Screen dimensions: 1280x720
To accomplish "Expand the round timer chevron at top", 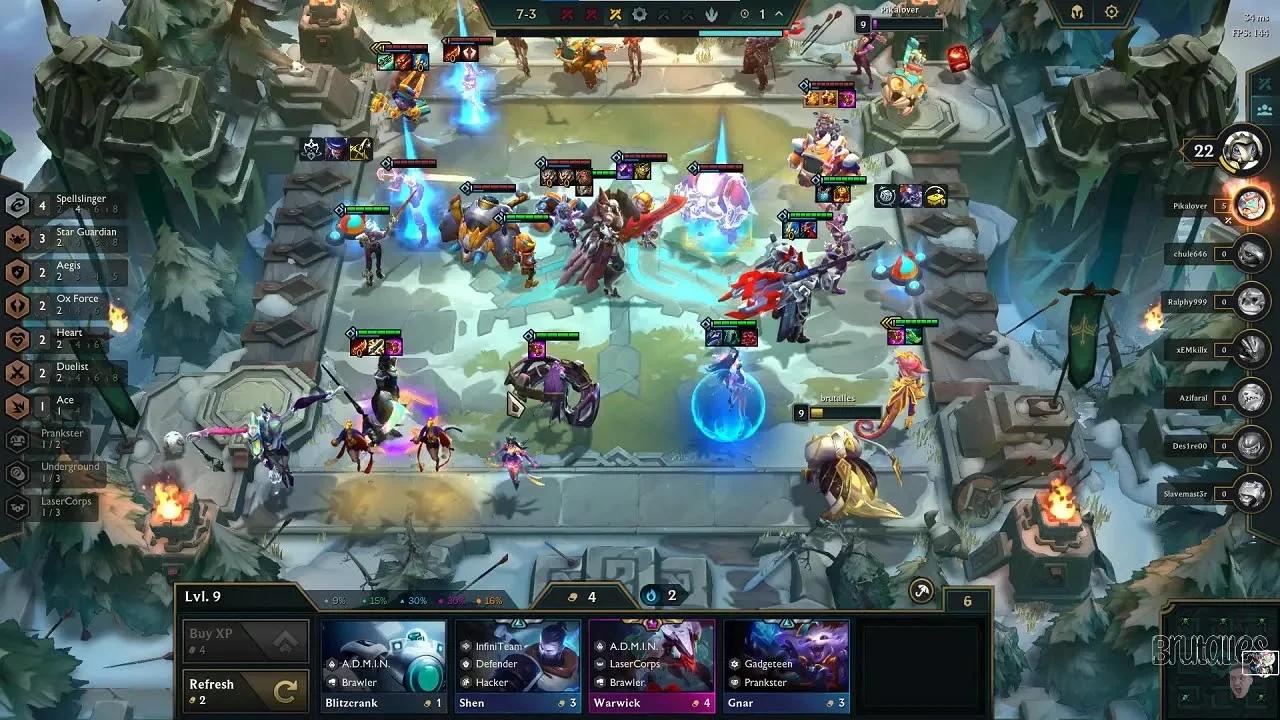I will click(x=777, y=14).
